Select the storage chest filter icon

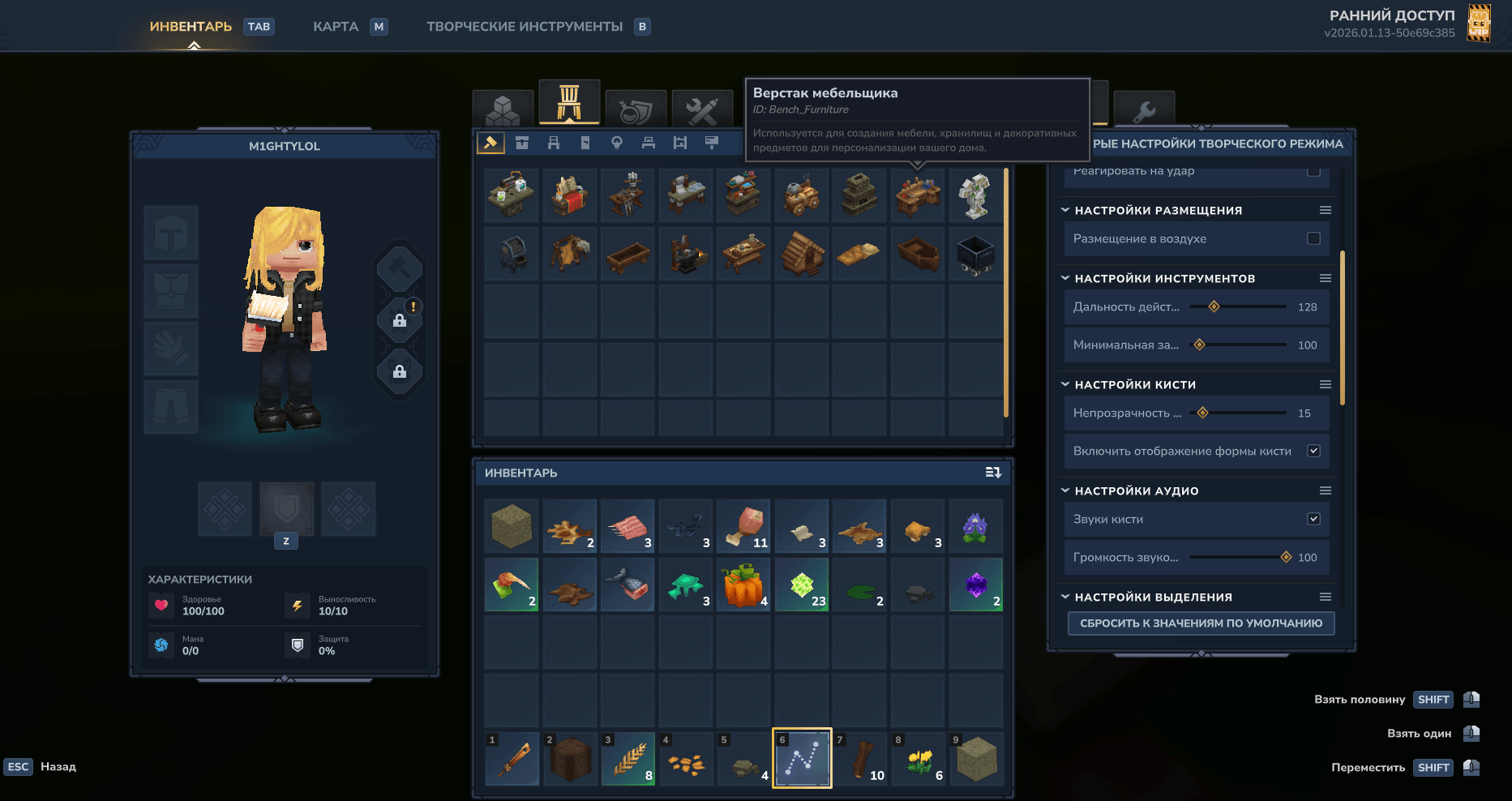522,142
